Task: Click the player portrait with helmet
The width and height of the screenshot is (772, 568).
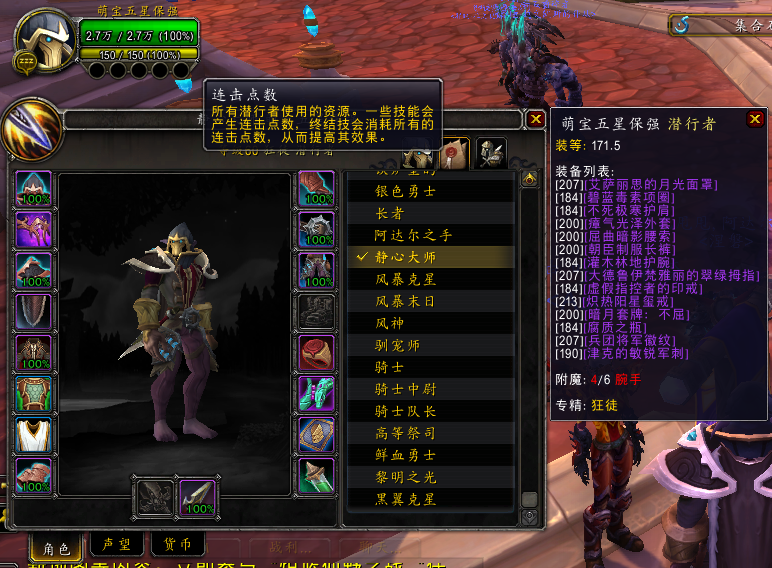Action: (44, 41)
